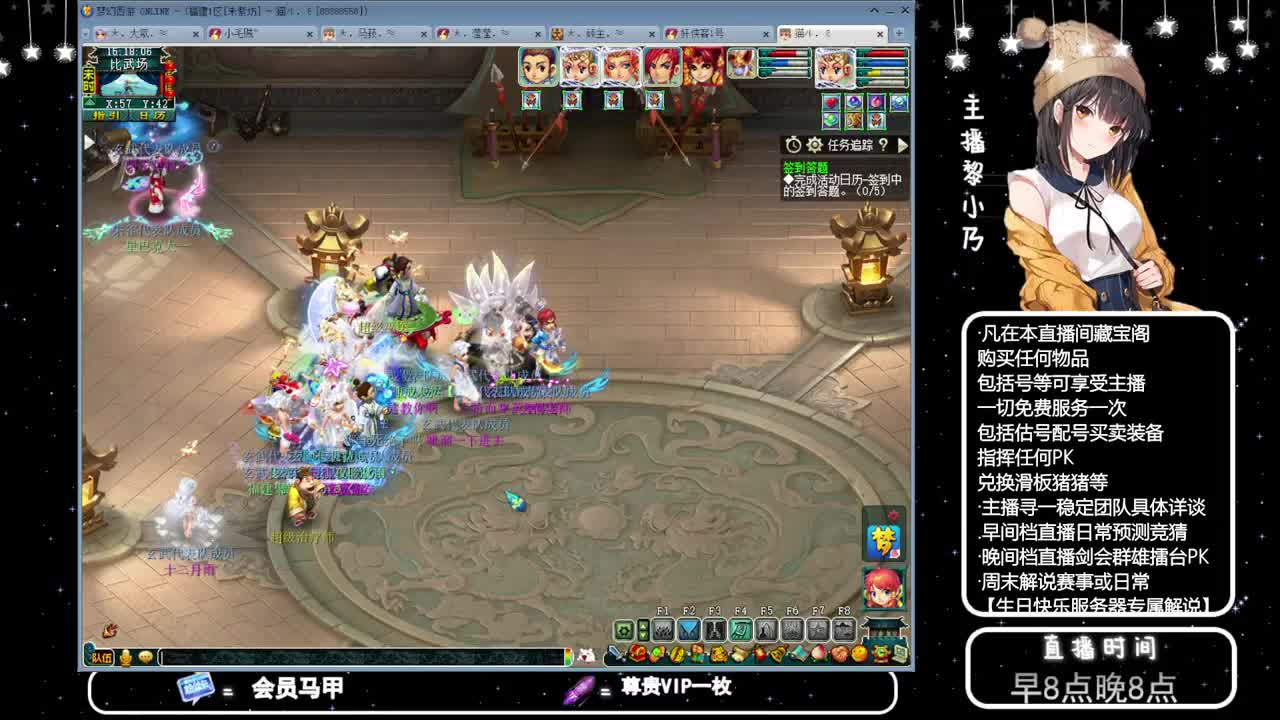Click the bell icon in the bottom item bar
The width and height of the screenshot is (1280, 720).
(x=778, y=654)
